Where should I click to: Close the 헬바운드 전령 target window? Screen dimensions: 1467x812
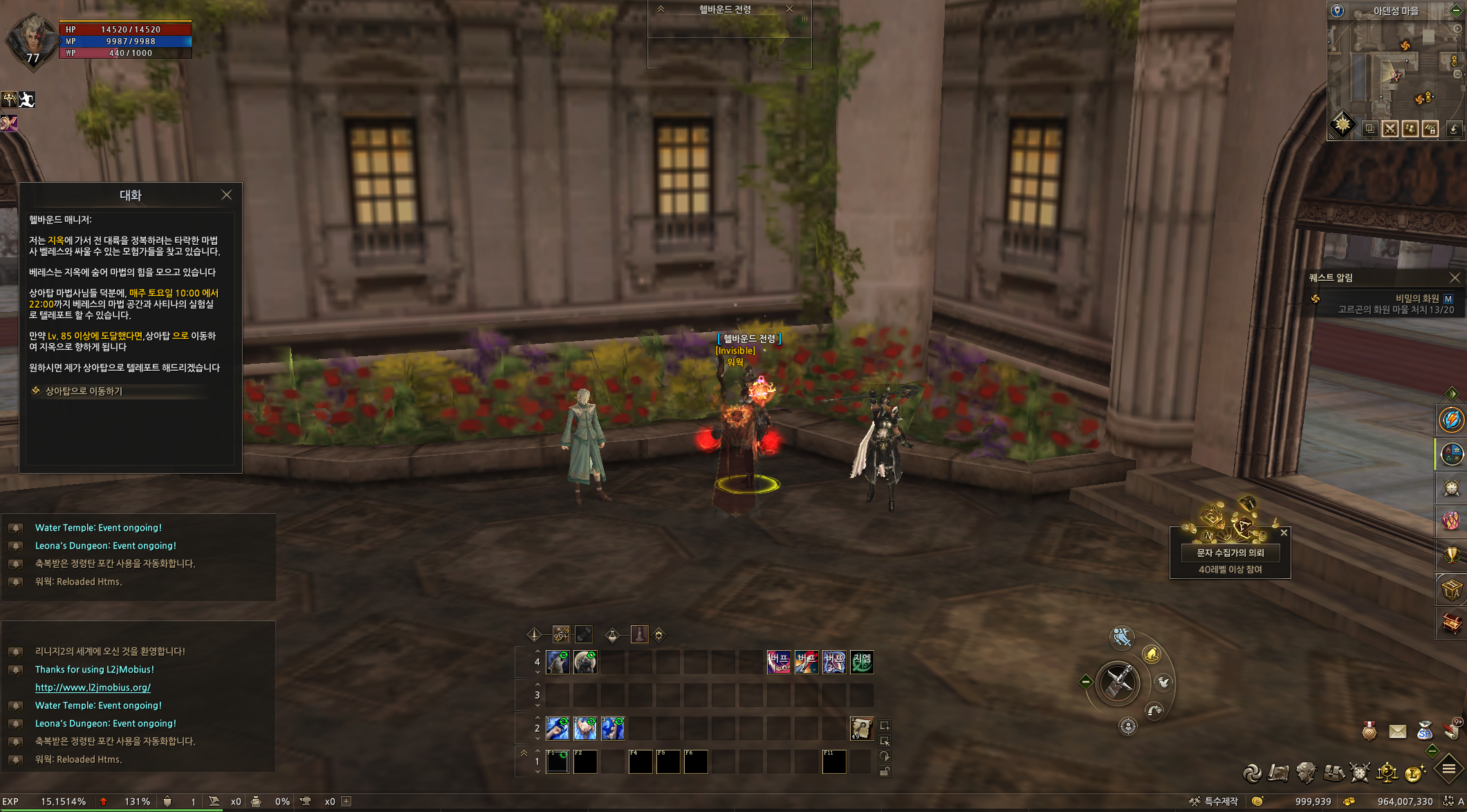[789, 9]
